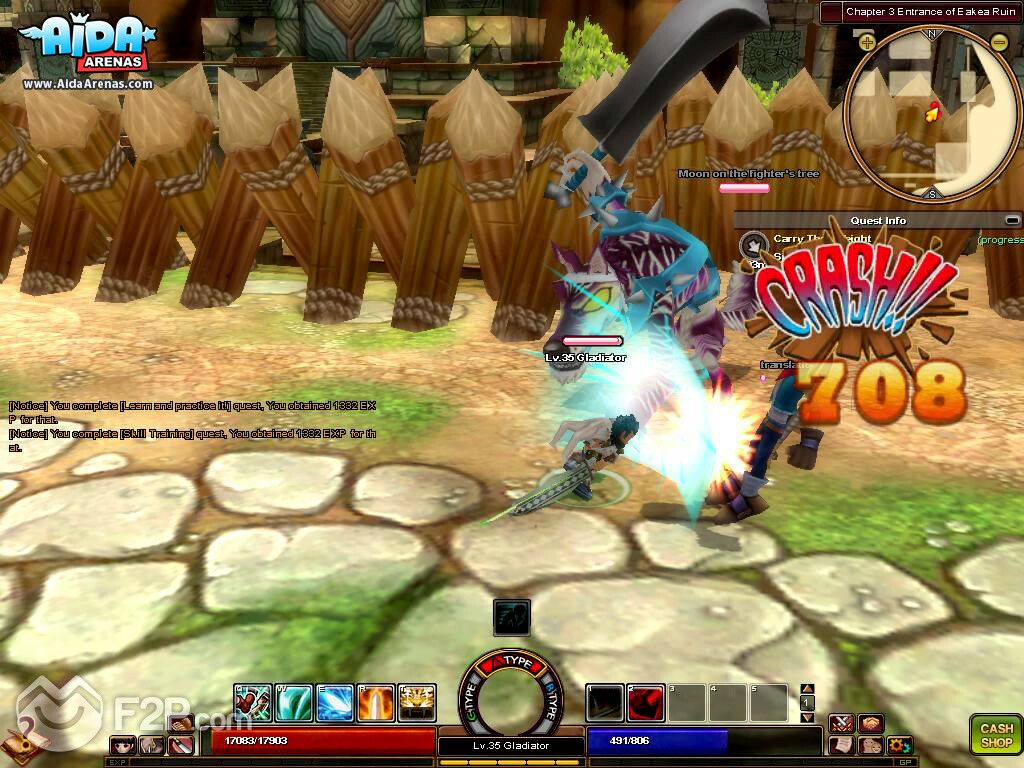
Task: Click the circular minimap
Action: (932, 112)
